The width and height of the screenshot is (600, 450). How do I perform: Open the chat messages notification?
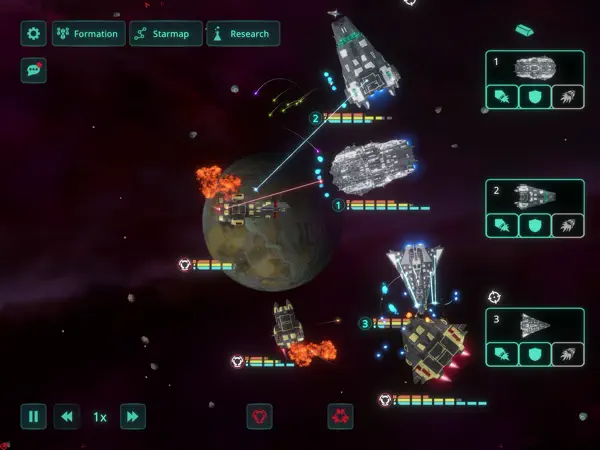point(34,71)
